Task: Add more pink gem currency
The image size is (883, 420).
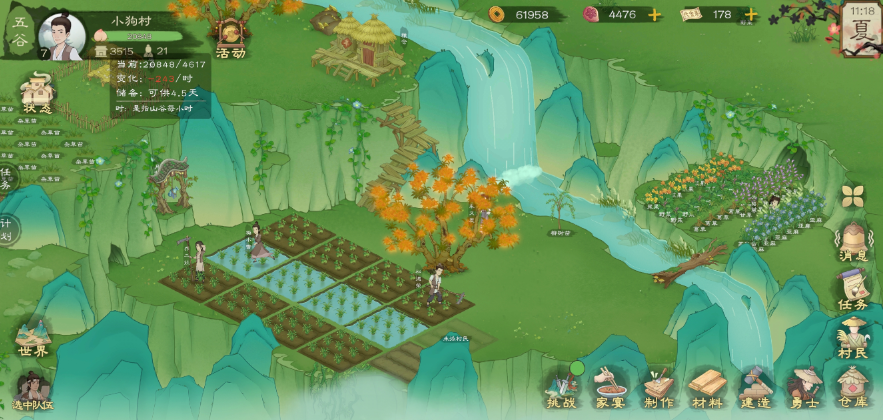Action: tap(655, 15)
